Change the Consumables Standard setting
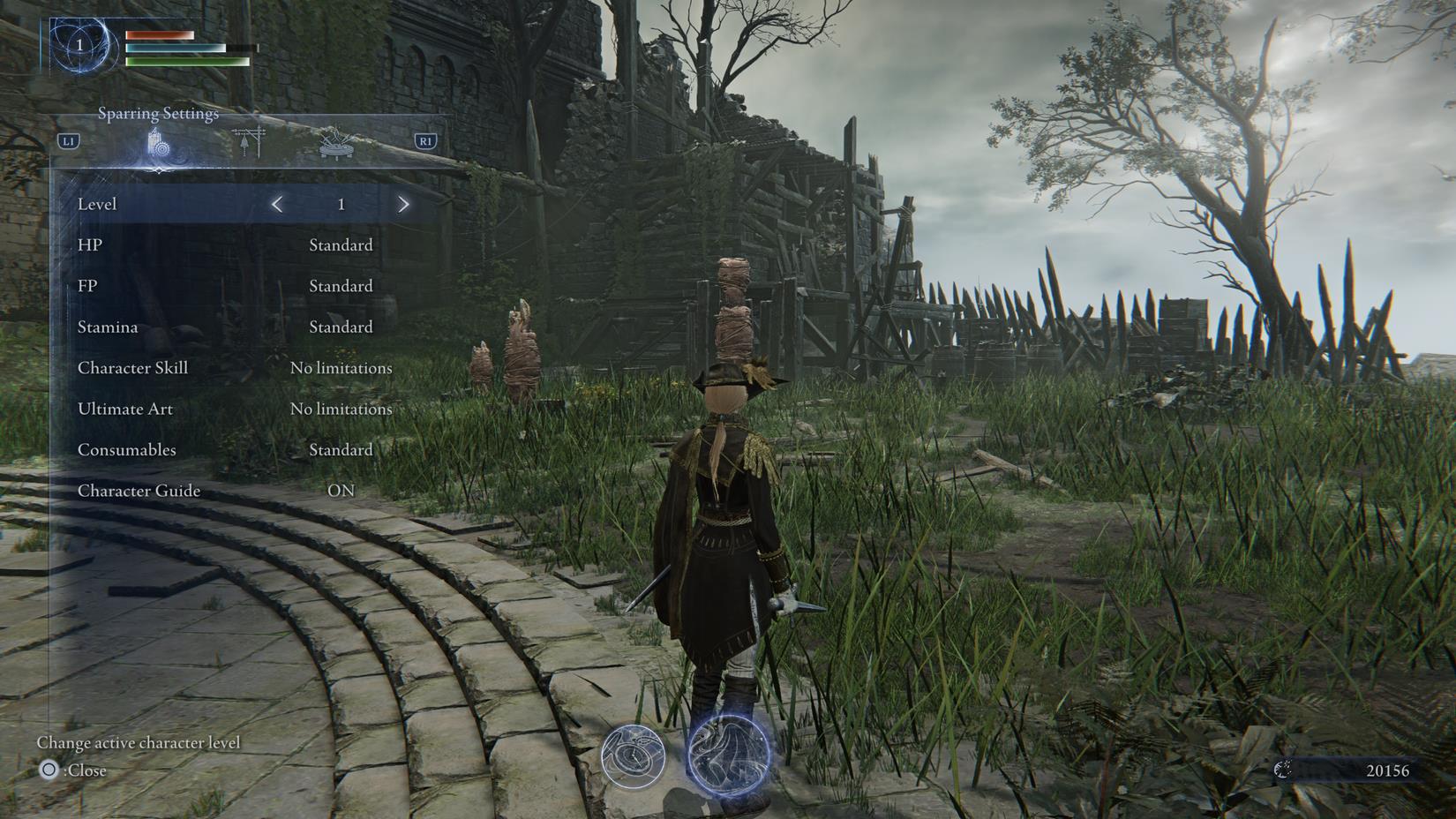Image resolution: width=1456 pixels, height=819 pixels. [x=341, y=450]
